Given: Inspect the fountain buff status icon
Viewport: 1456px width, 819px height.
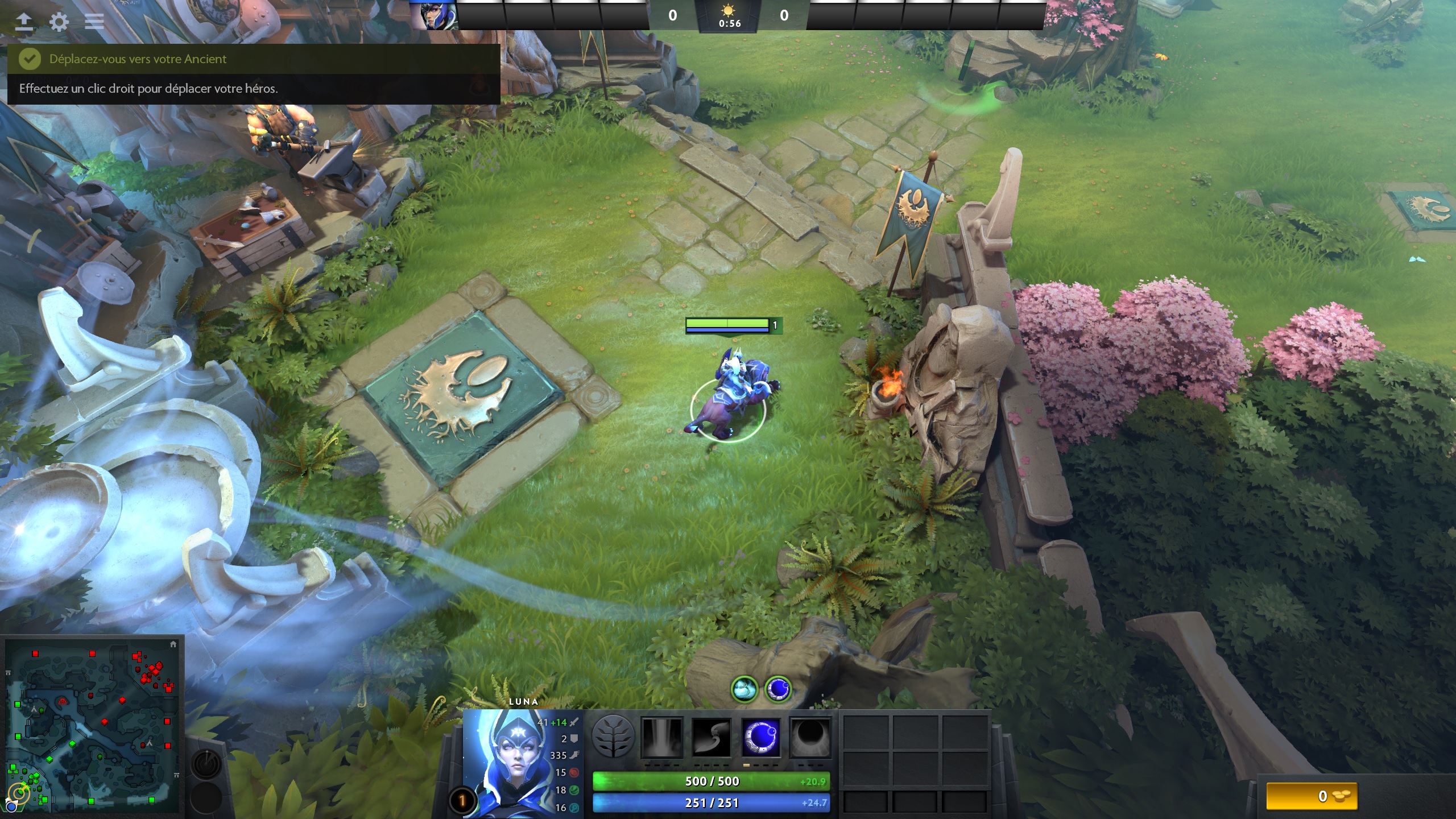Looking at the screenshot, I should (x=744, y=689).
